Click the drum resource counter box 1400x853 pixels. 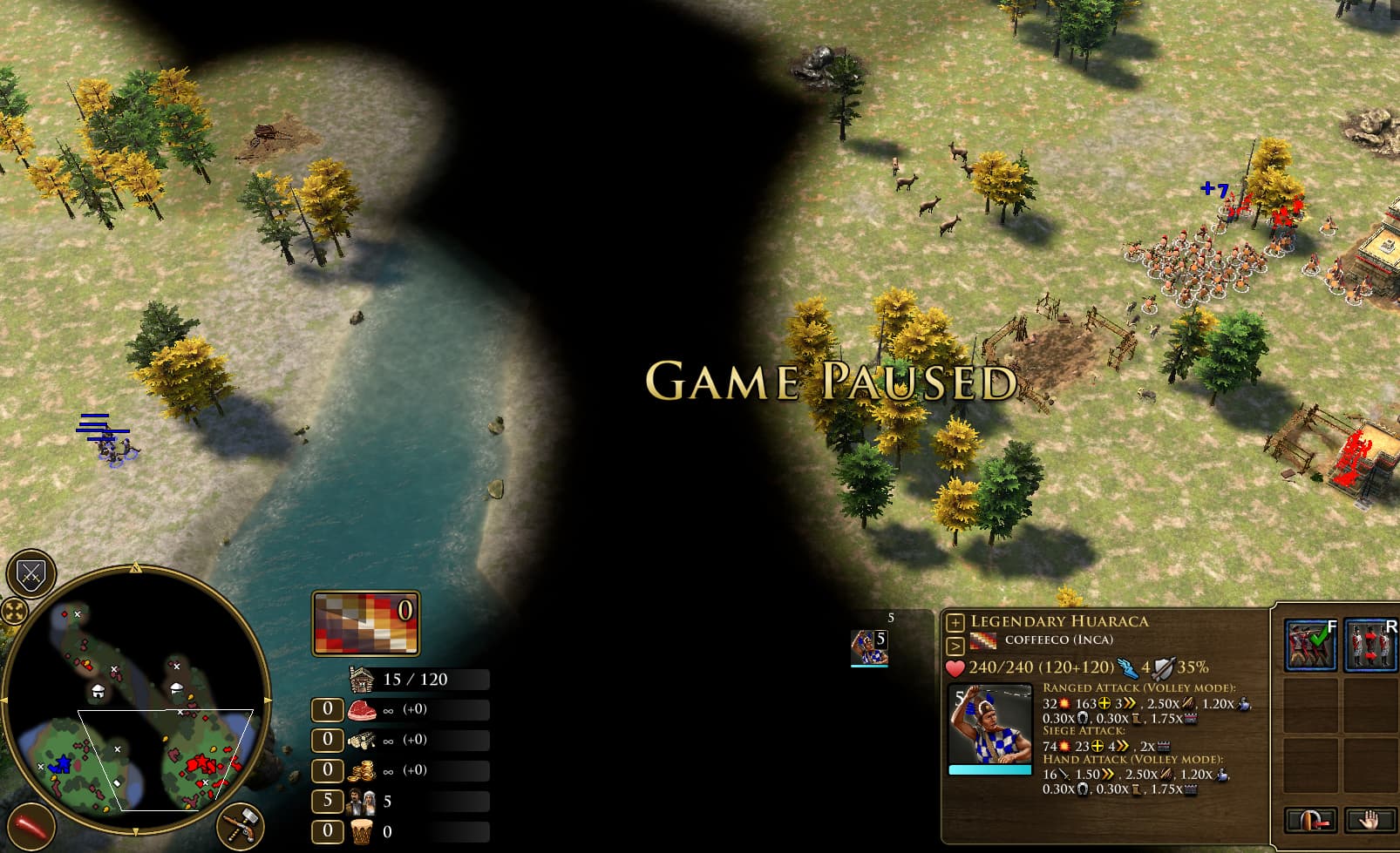pyautogui.click(x=327, y=831)
